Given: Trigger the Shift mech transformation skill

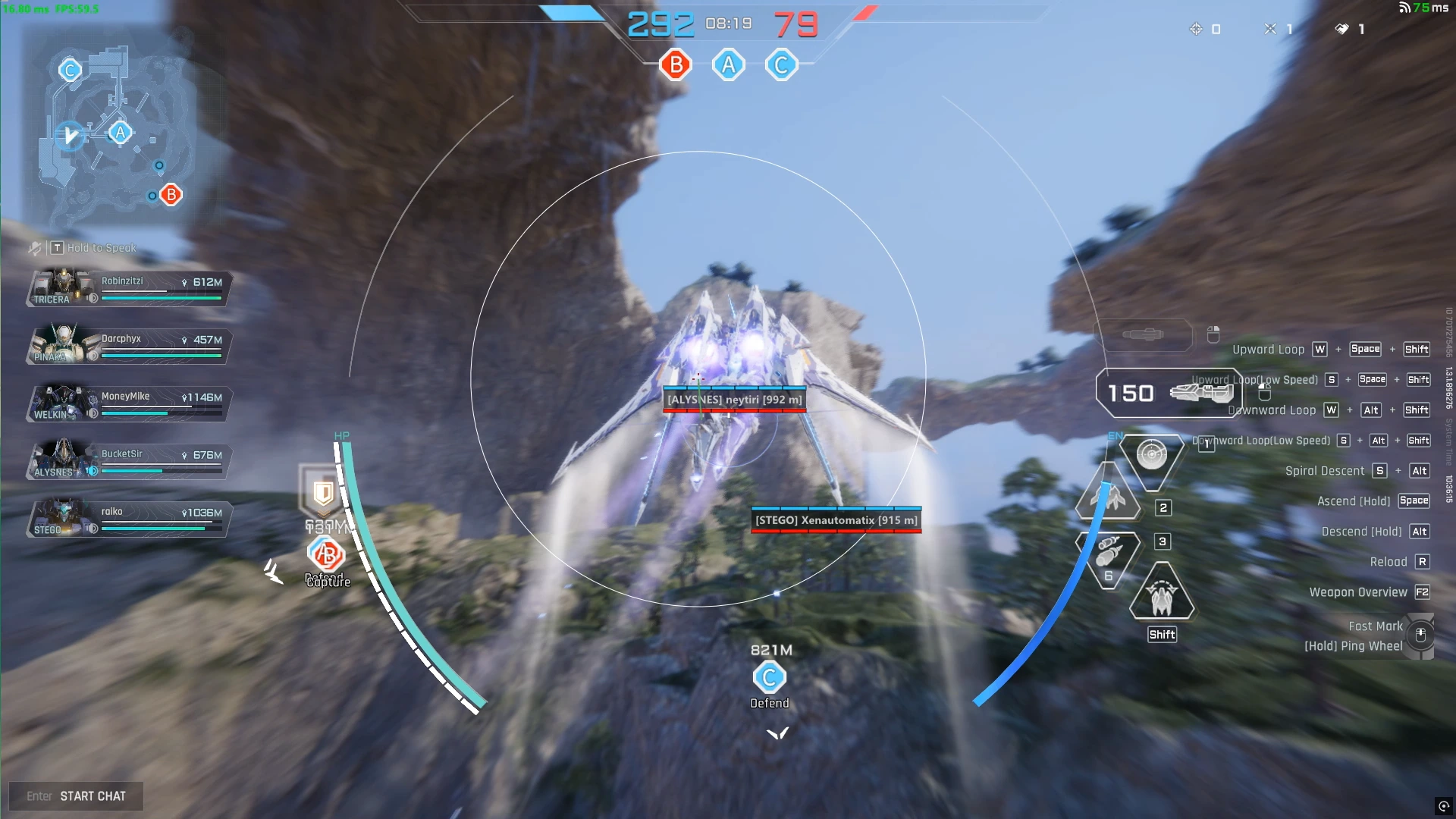Looking at the screenshot, I should [1162, 596].
